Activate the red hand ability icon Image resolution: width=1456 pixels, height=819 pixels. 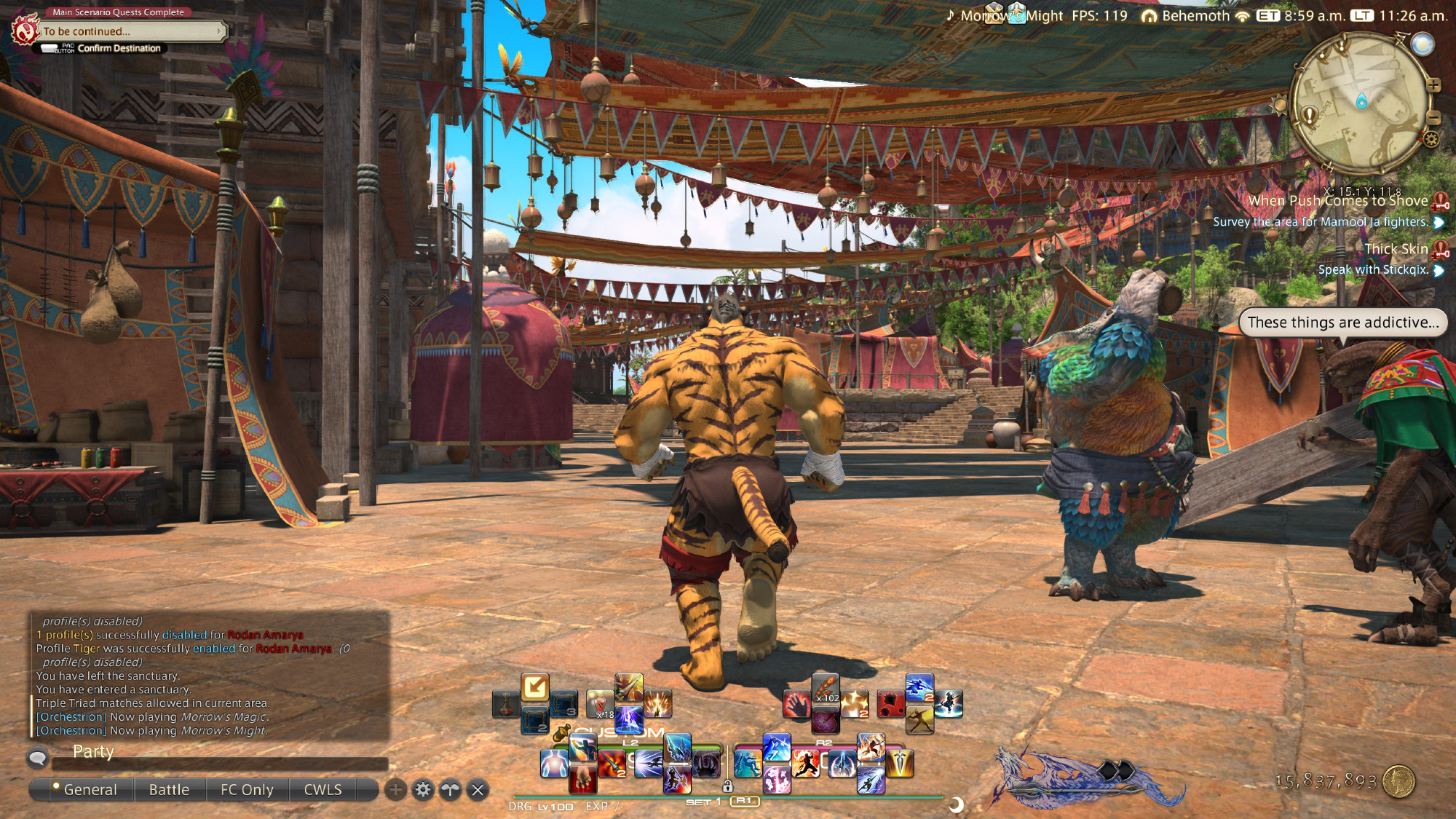click(x=796, y=705)
